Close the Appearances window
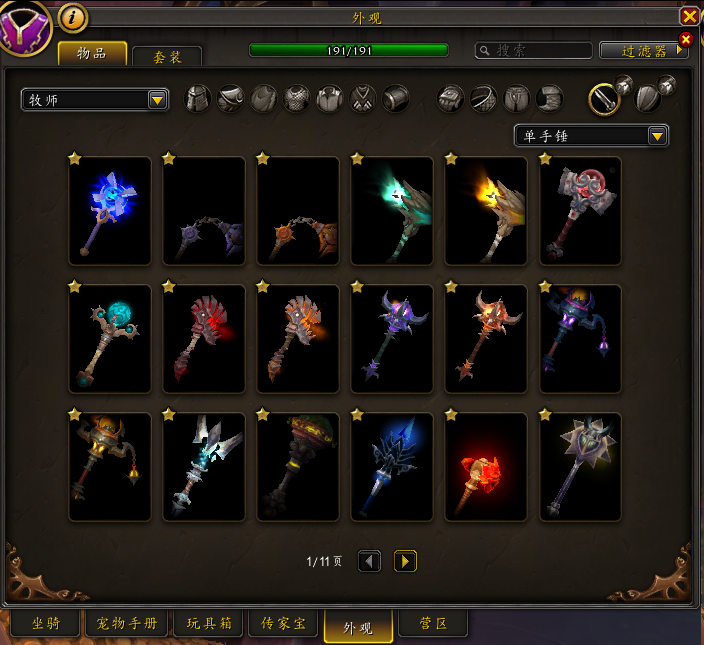 pyautogui.click(x=689, y=16)
